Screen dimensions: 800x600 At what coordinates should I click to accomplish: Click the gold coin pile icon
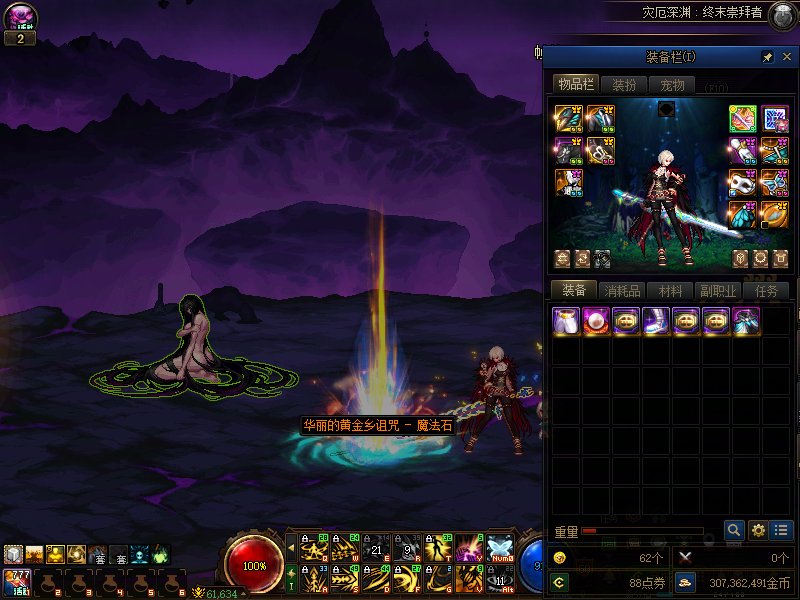pos(686,581)
